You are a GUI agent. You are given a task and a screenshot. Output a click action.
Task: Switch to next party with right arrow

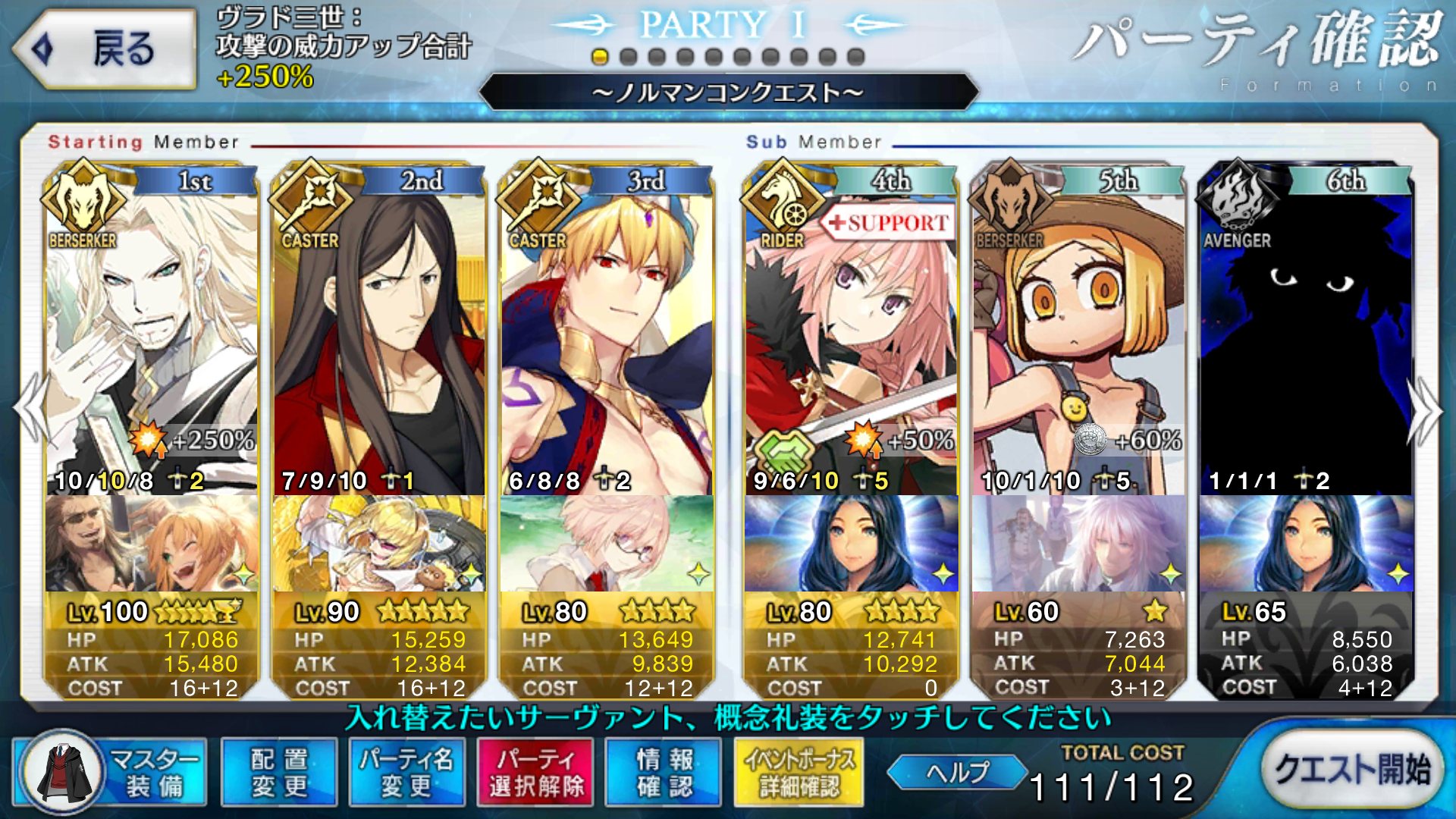click(1424, 411)
